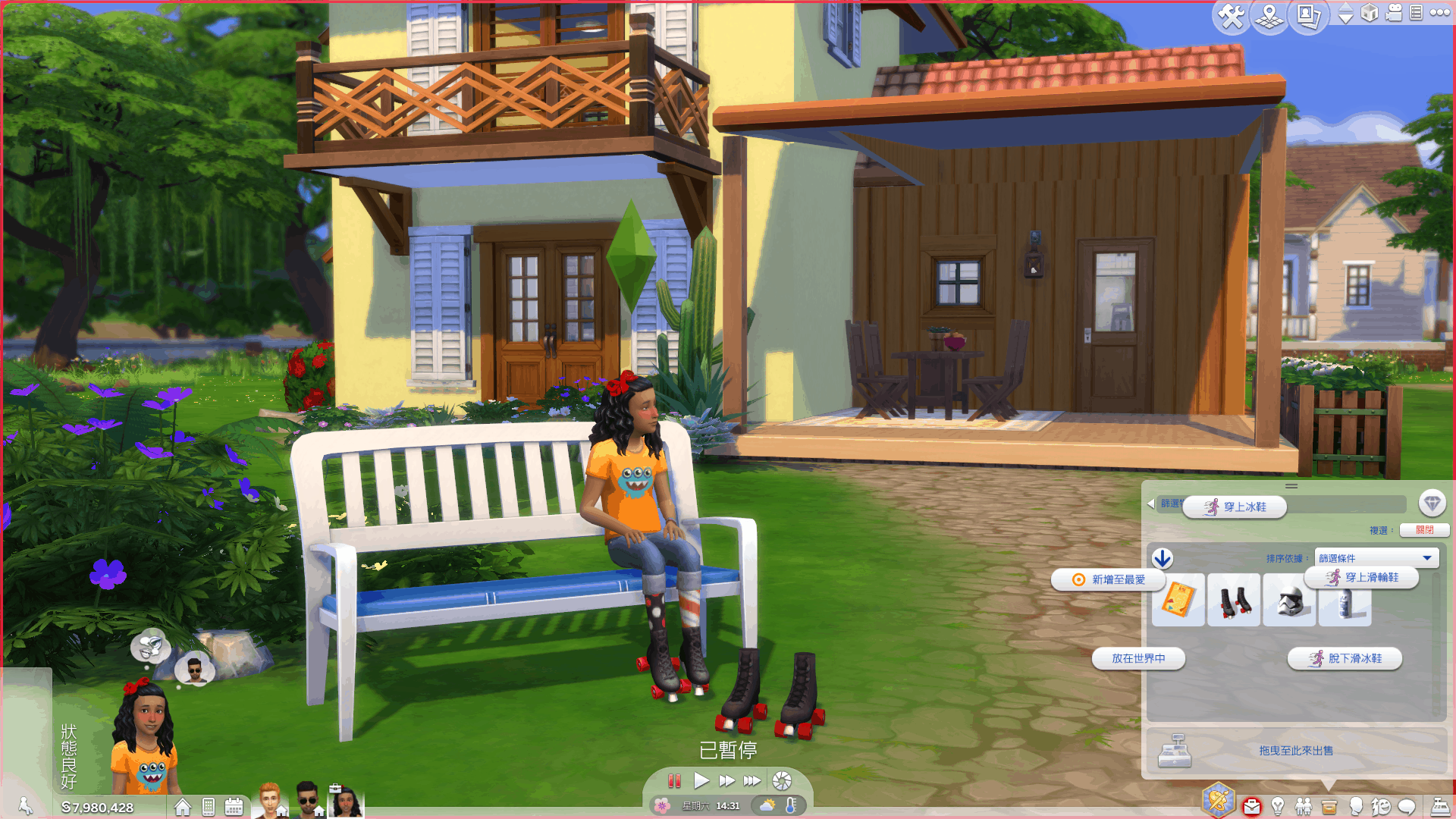This screenshot has width=1456, height=819.
Task: Choose the 穿上冰鞋 interaction option
Action: 1235,507
